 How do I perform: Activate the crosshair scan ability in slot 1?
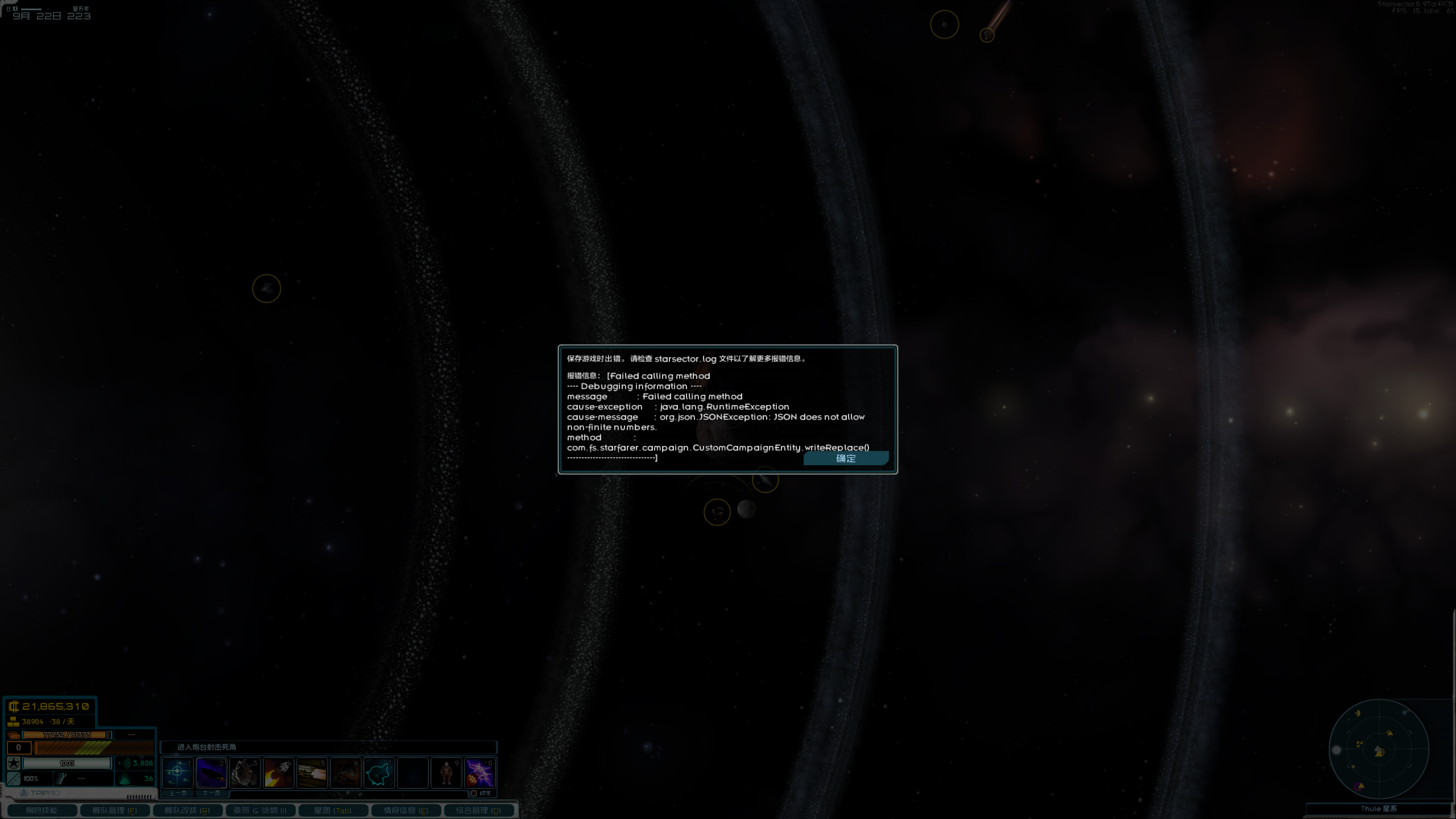pos(177,772)
